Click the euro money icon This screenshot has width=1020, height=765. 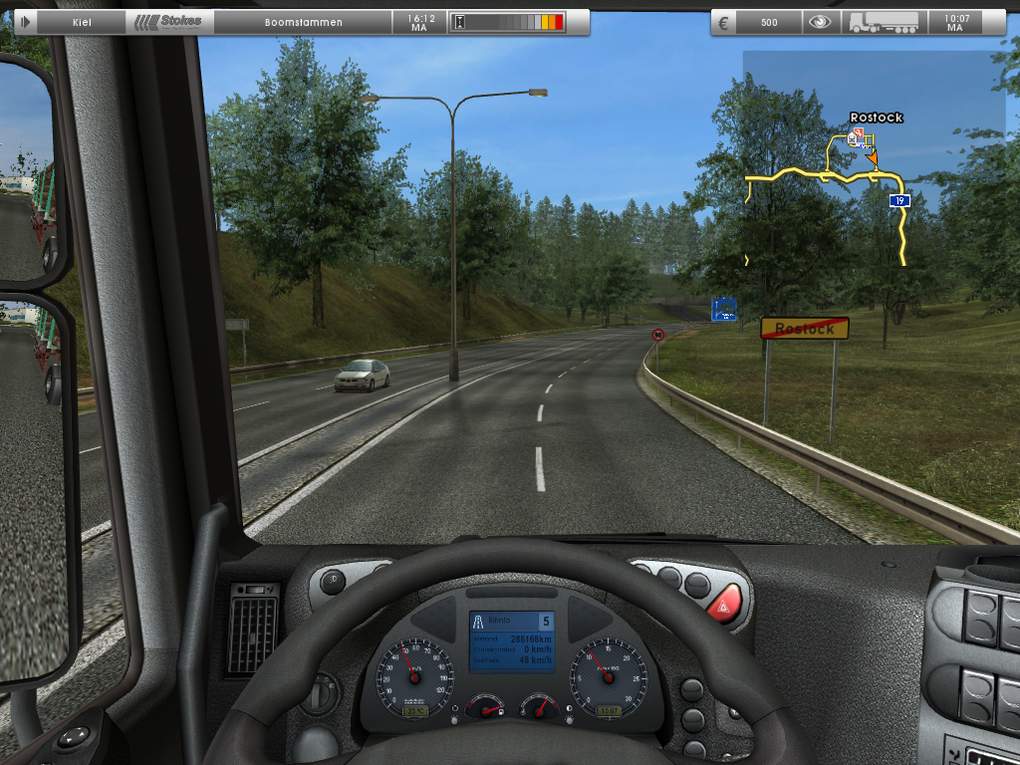725,22
